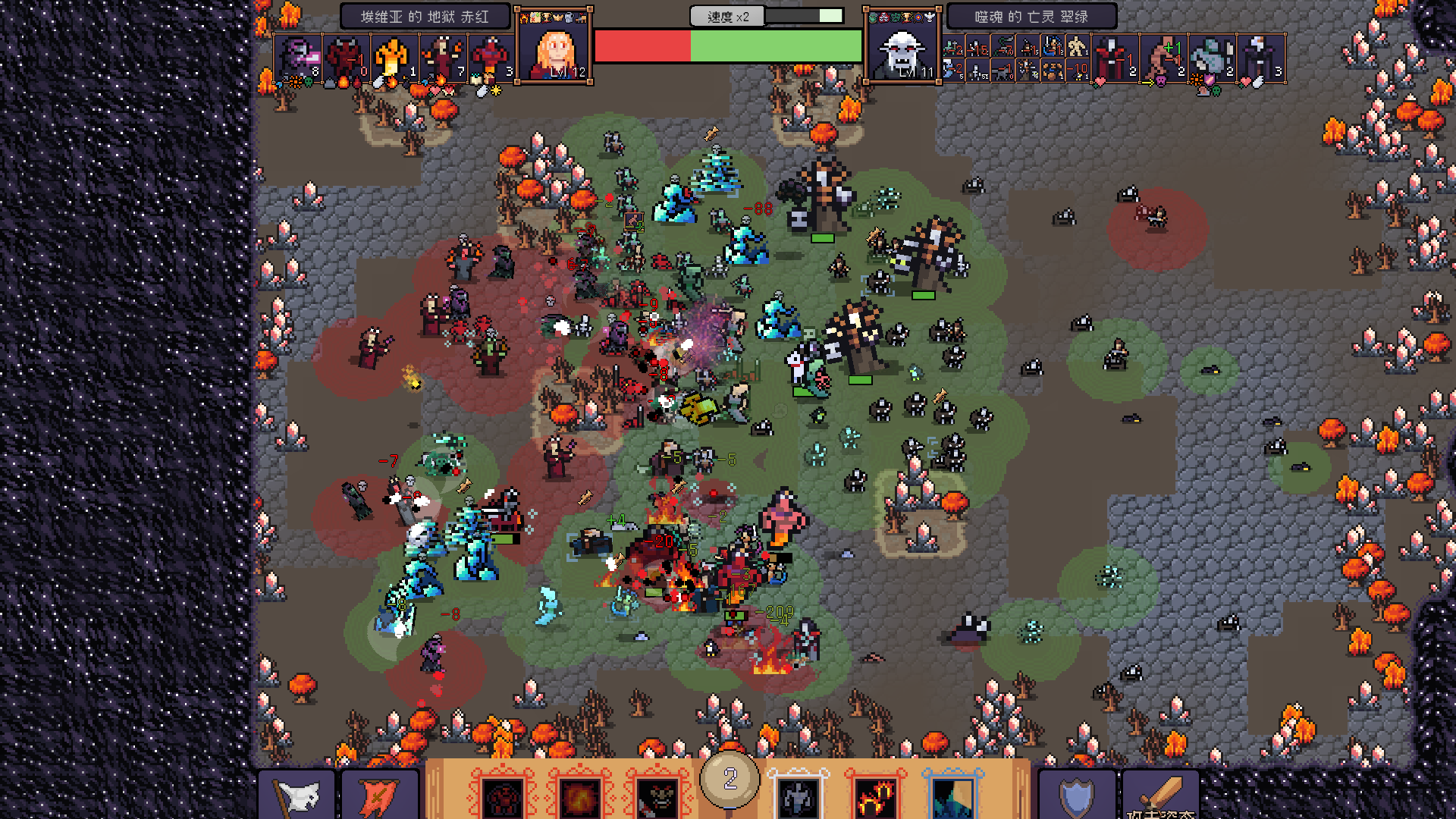Viewport: 1456px width, 819px height.
Task: Click the purple hooded unit slot with count 8
Action: (x=297, y=58)
